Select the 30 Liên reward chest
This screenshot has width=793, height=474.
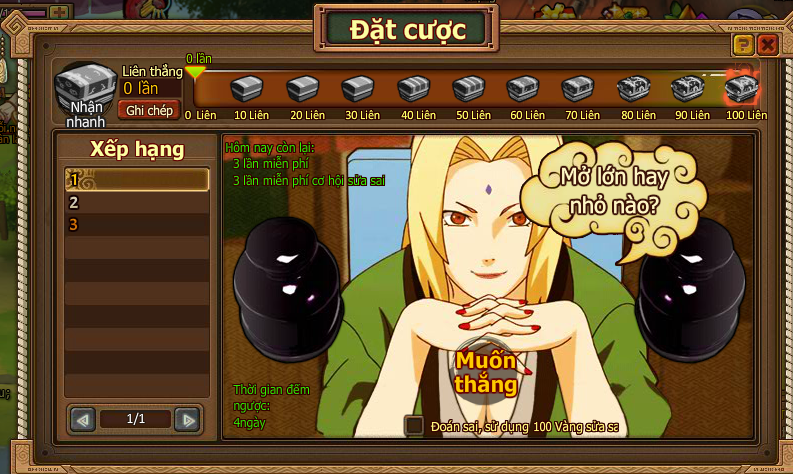358,90
